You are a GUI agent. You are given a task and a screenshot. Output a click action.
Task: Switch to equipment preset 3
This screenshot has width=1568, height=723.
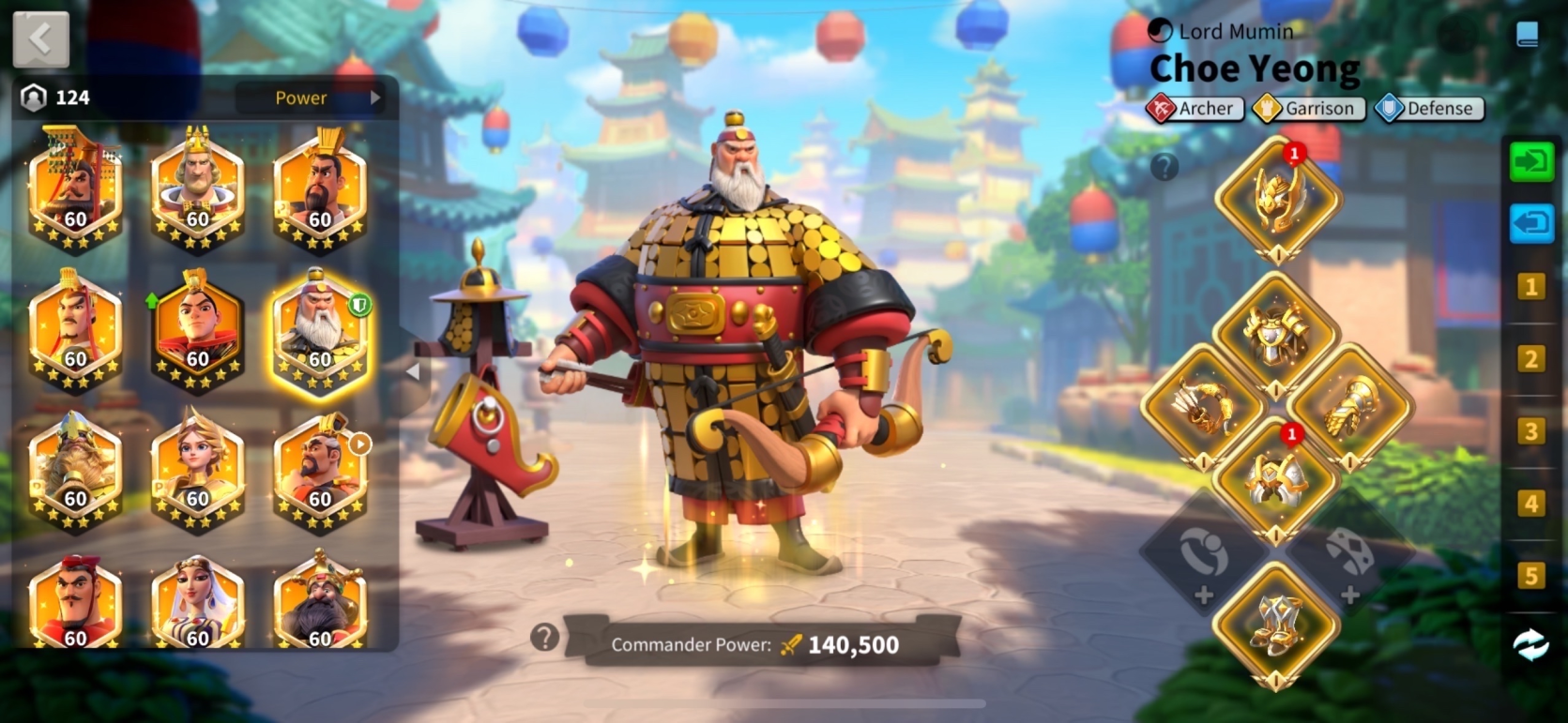[1530, 430]
